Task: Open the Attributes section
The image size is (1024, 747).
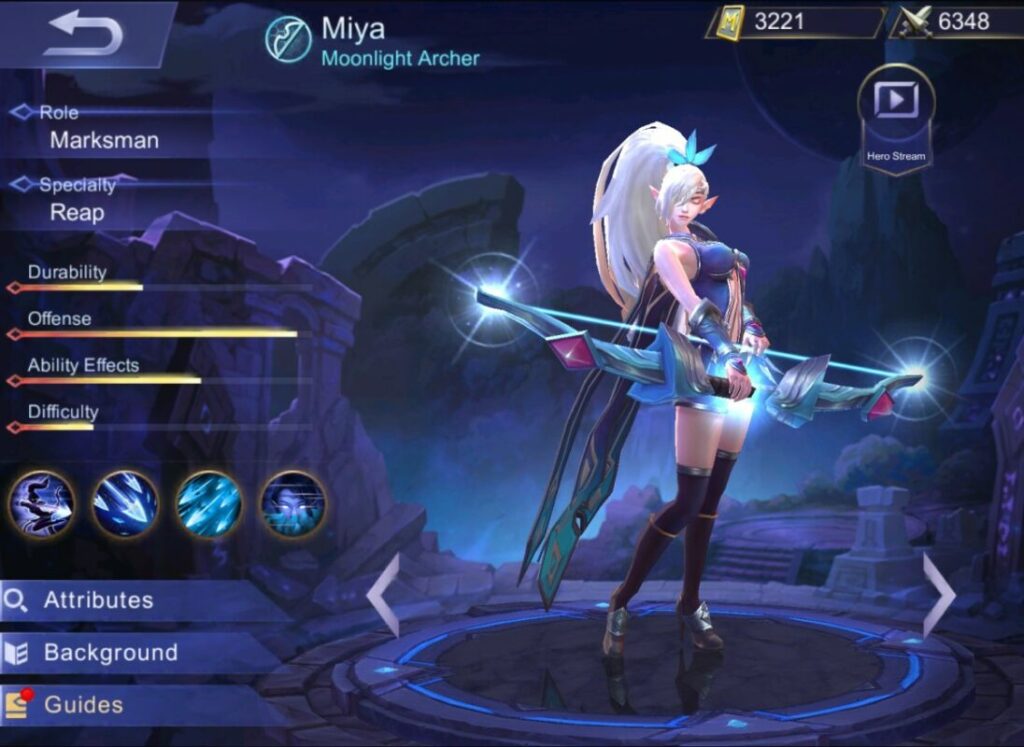Action: coord(98,600)
